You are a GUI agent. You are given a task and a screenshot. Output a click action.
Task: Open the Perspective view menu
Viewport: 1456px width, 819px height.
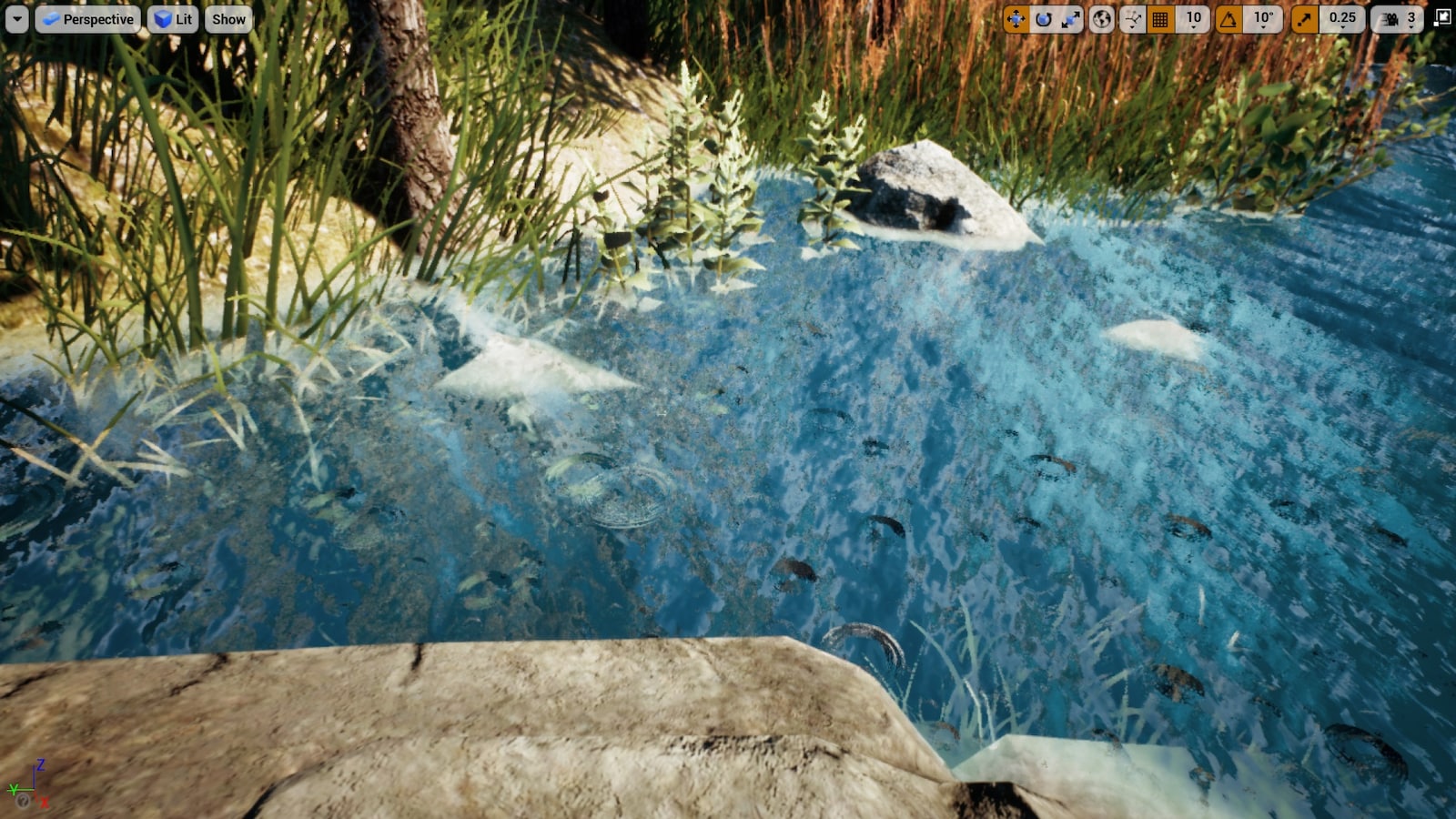pyautogui.click(x=88, y=18)
